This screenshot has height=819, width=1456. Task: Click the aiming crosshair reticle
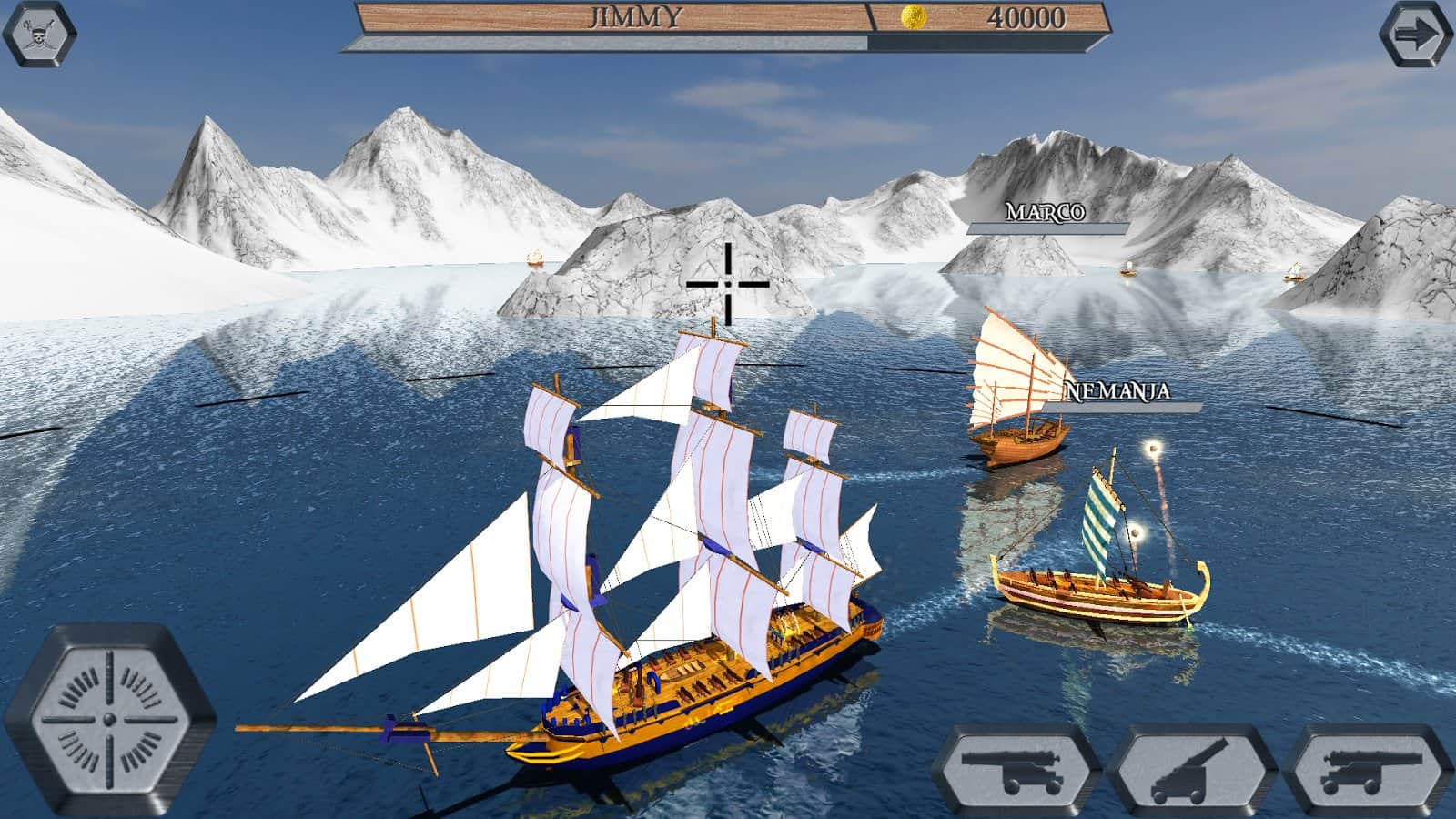728,282
